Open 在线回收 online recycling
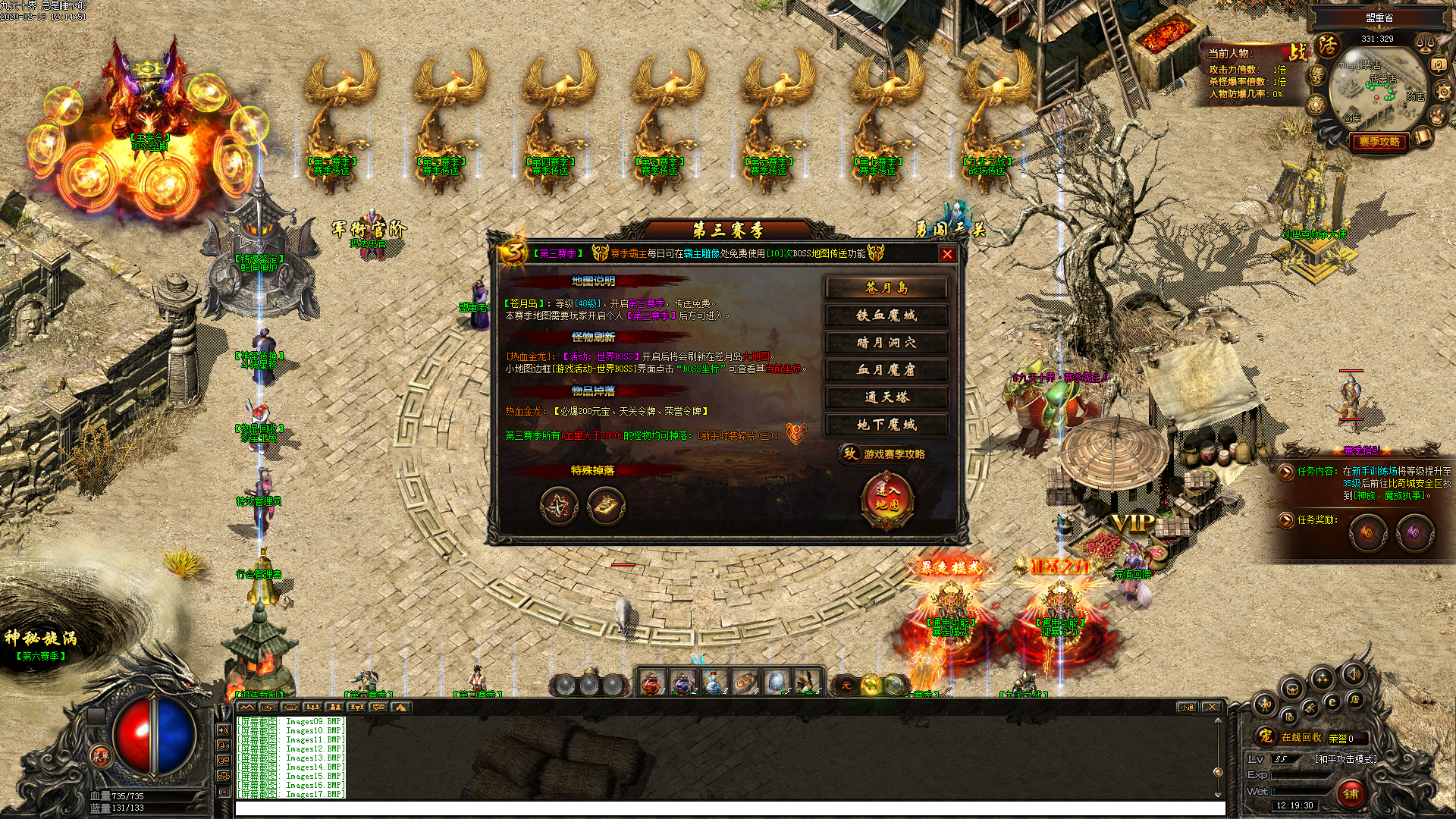1456x819 pixels. [x=1300, y=738]
